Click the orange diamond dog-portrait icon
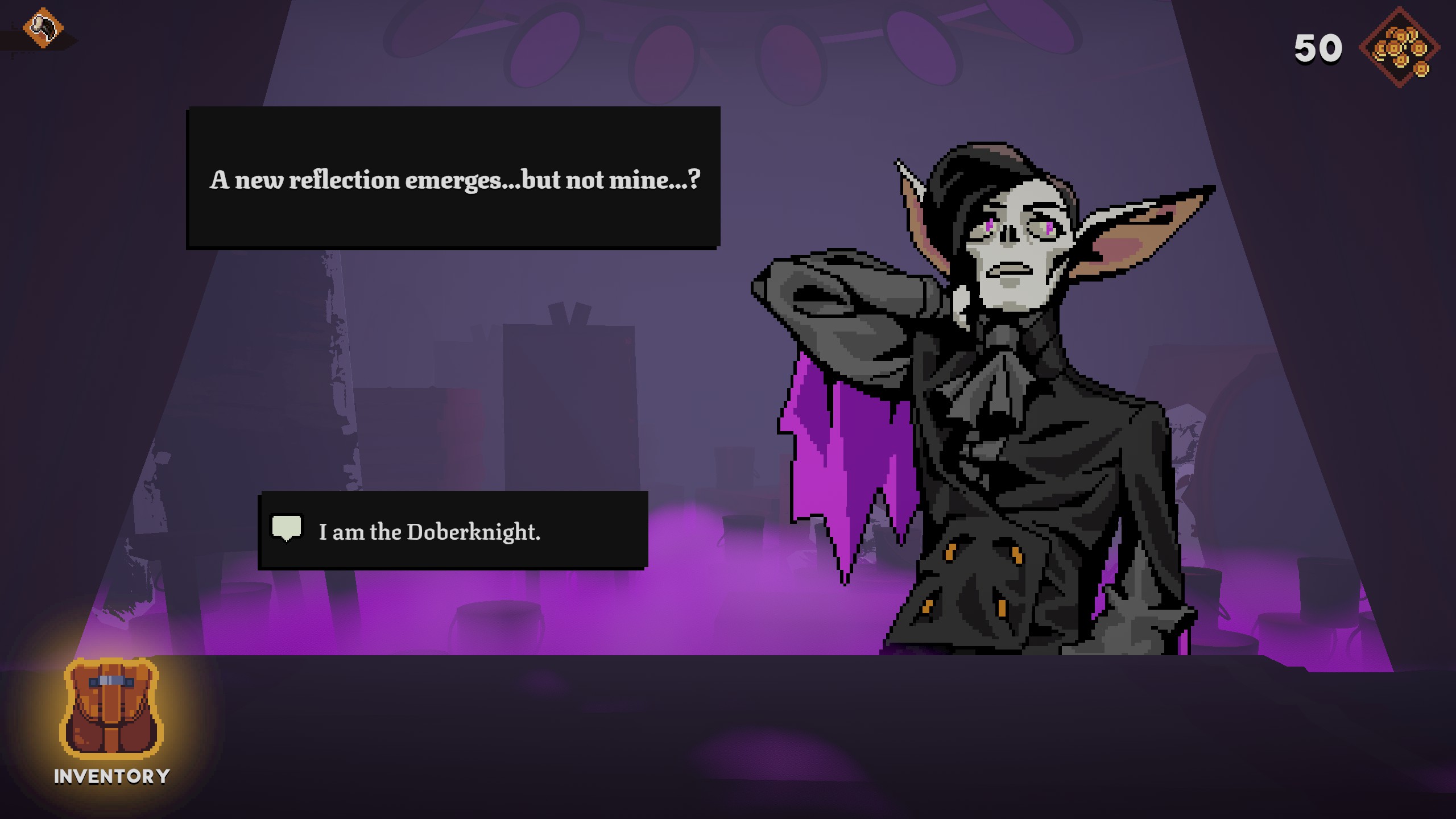The image size is (1456, 819). pyautogui.click(x=43, y=27)
